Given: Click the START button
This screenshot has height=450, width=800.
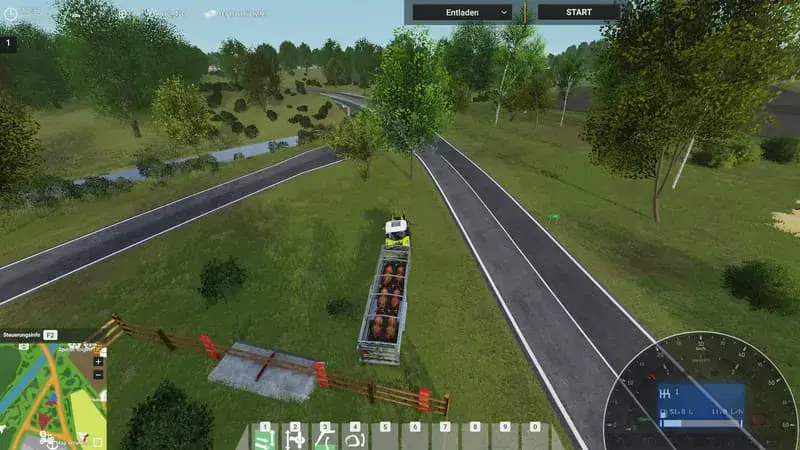Looking at the screenshot, I should point(578,12).
